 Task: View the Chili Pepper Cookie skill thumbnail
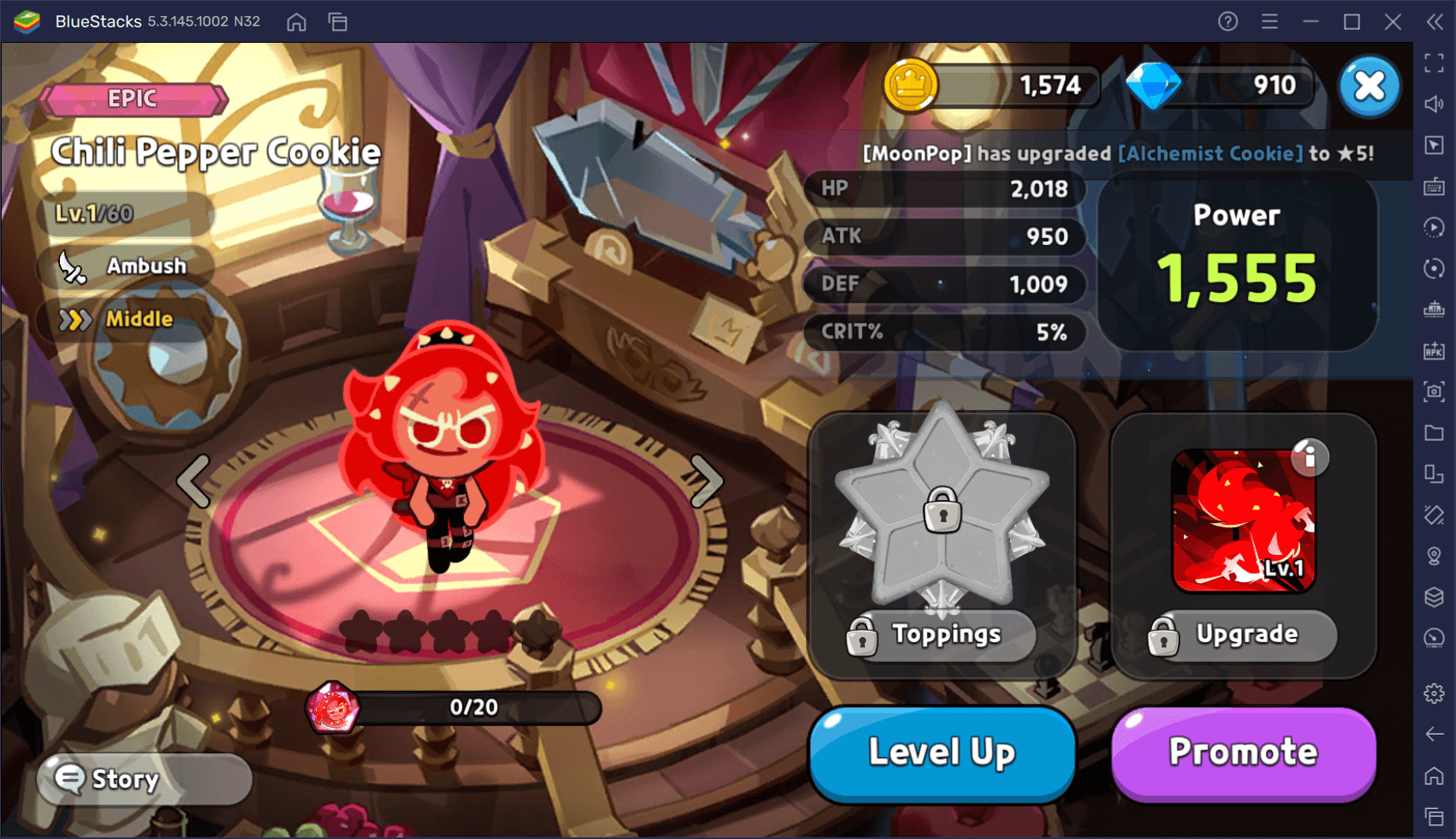[1242, 521]
